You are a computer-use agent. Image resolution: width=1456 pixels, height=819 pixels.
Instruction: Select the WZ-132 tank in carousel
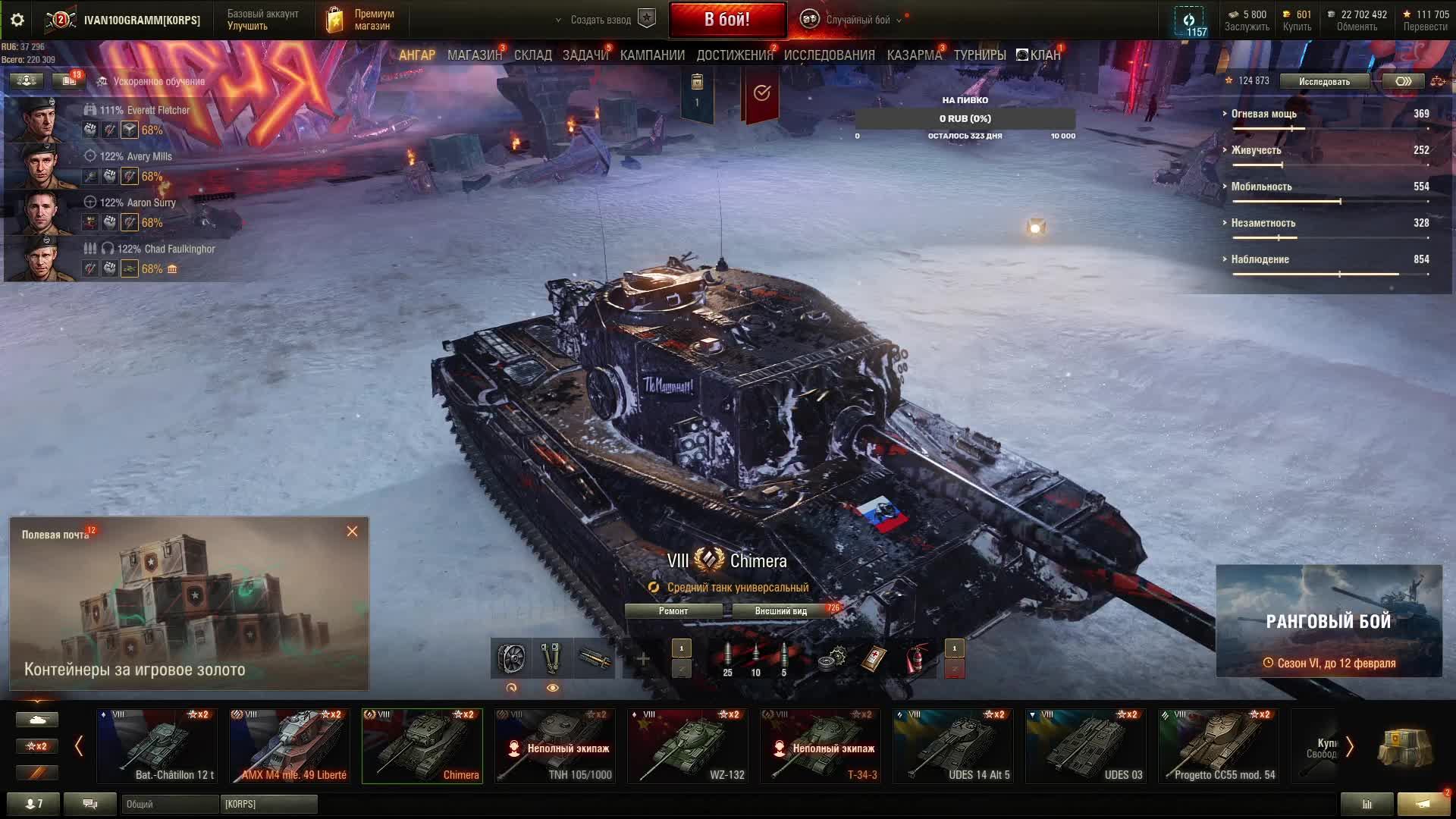click(687, 745)
